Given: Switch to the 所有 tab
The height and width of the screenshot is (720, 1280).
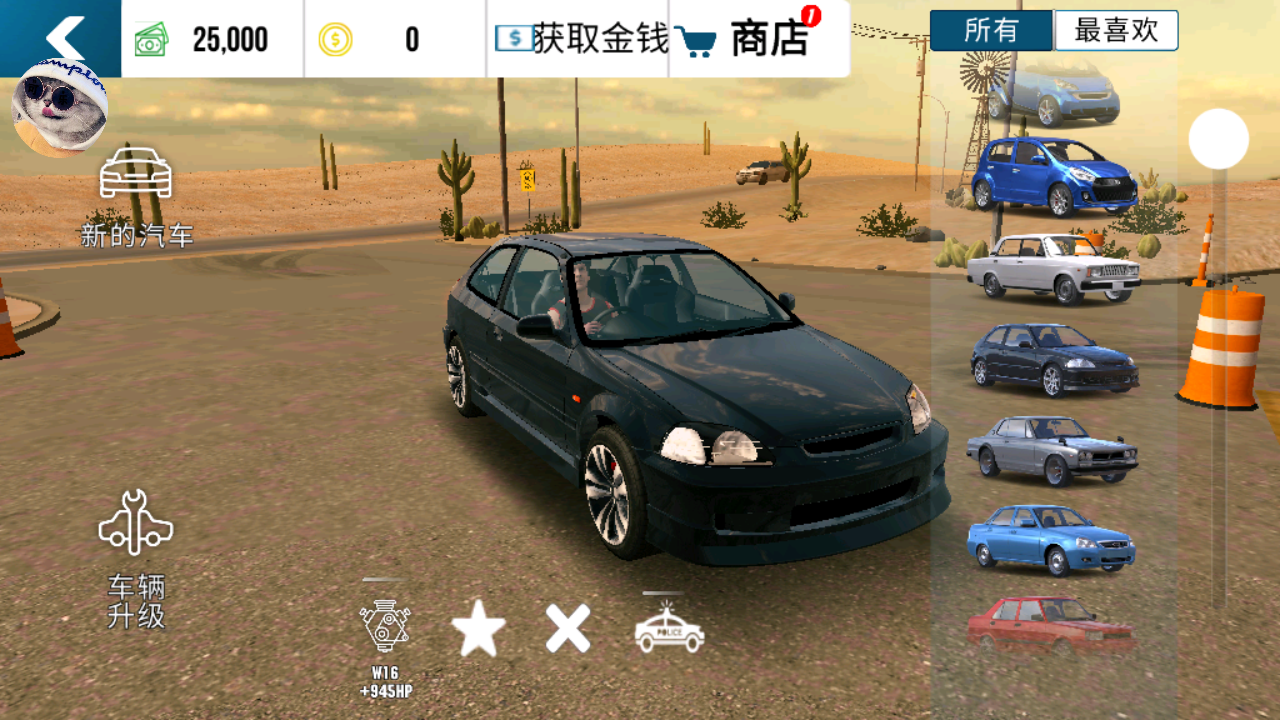Looking at the screenshot, I should click(991, 31).
